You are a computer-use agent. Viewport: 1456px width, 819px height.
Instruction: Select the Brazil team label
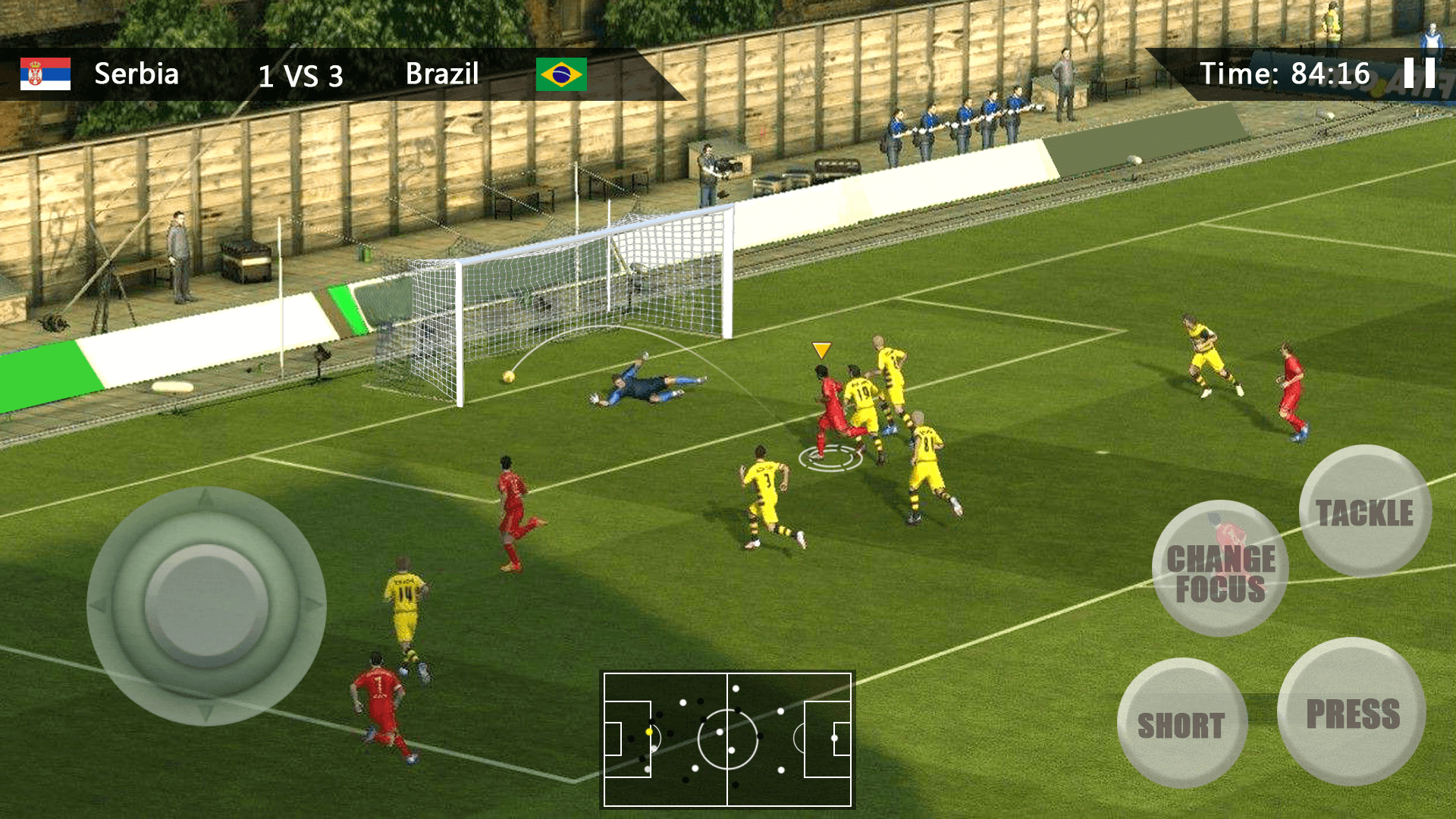[442, 74]
